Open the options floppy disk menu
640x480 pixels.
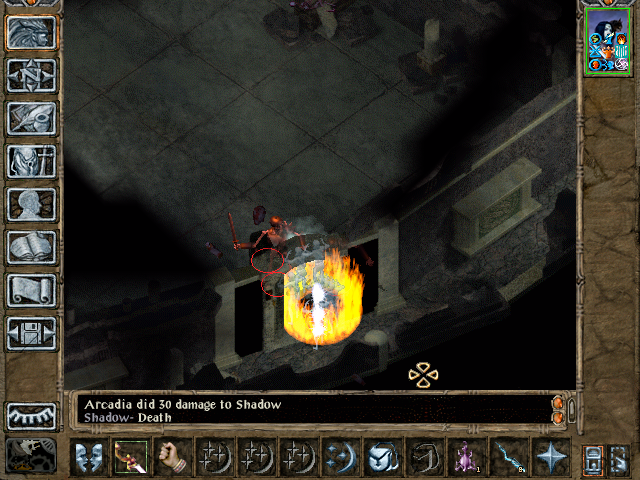[32, 333]
